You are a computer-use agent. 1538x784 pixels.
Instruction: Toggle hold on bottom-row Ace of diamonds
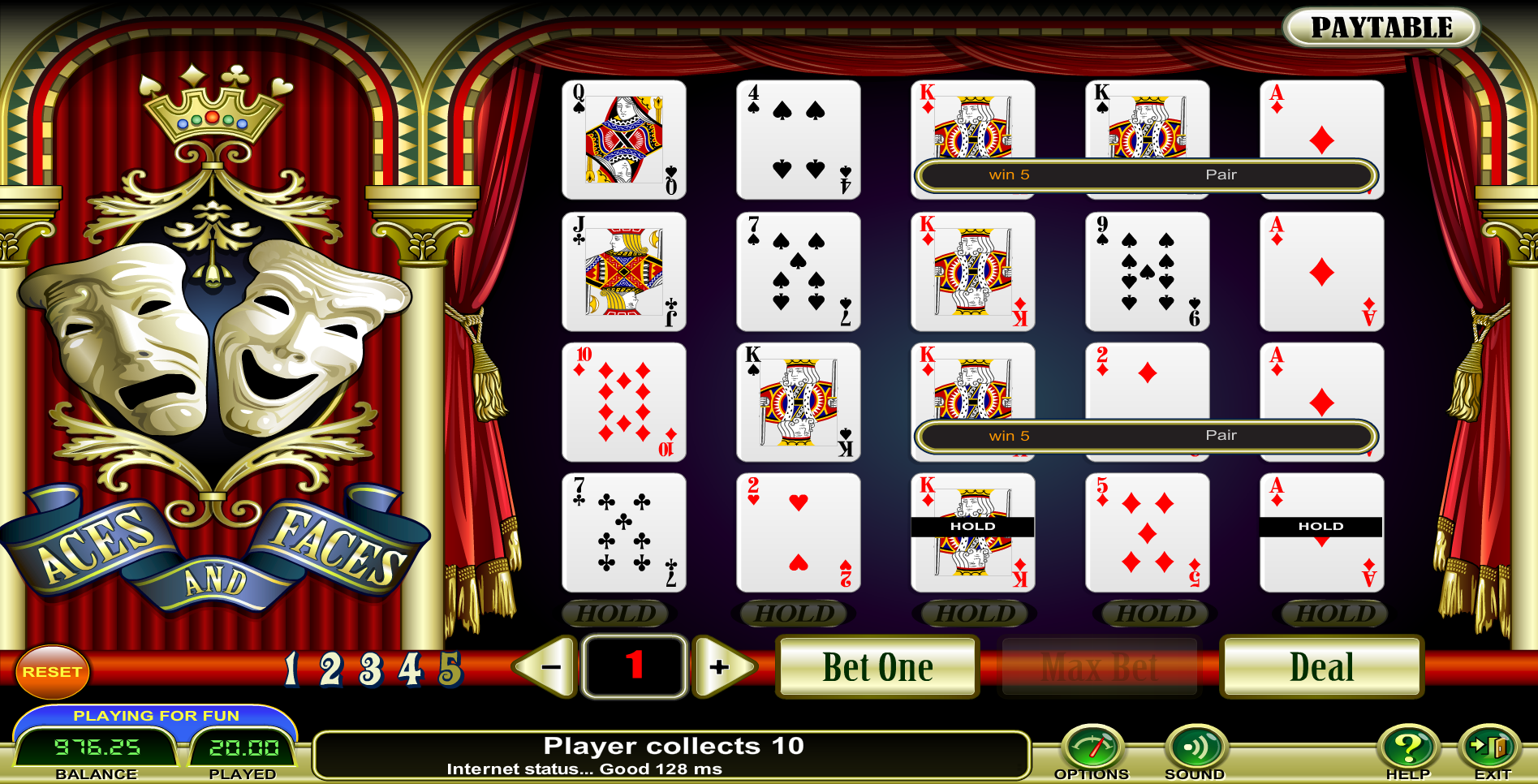click(x=1321, y=533)
